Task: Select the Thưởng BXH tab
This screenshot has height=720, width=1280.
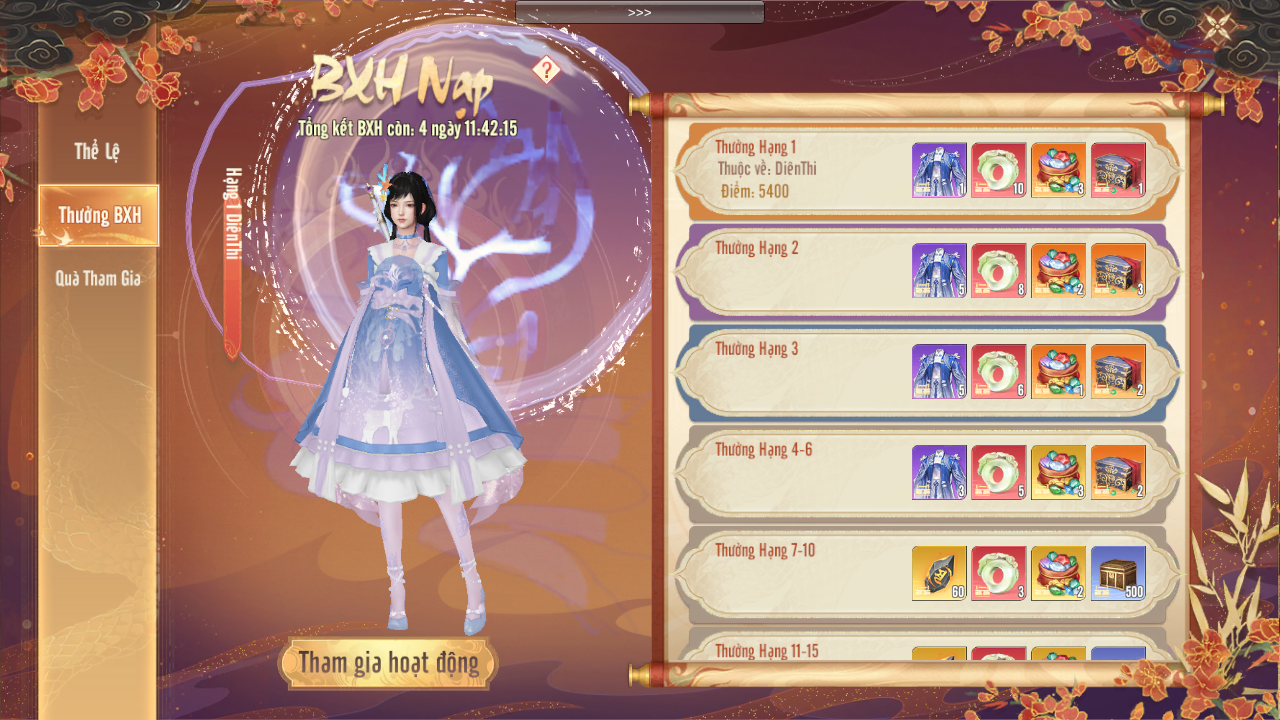Action: 99,215
